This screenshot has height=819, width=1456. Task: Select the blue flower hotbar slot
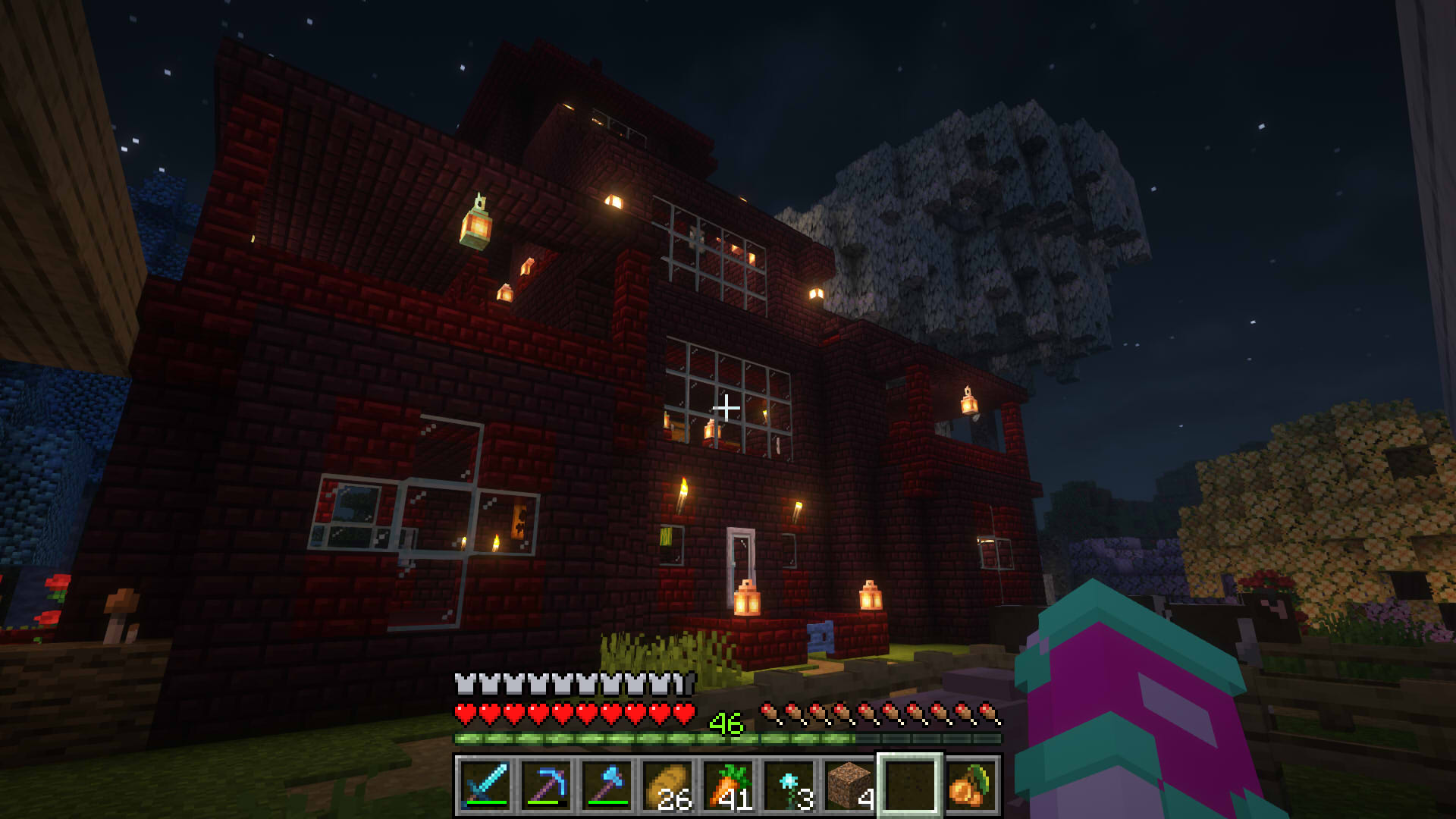(789, 785)
